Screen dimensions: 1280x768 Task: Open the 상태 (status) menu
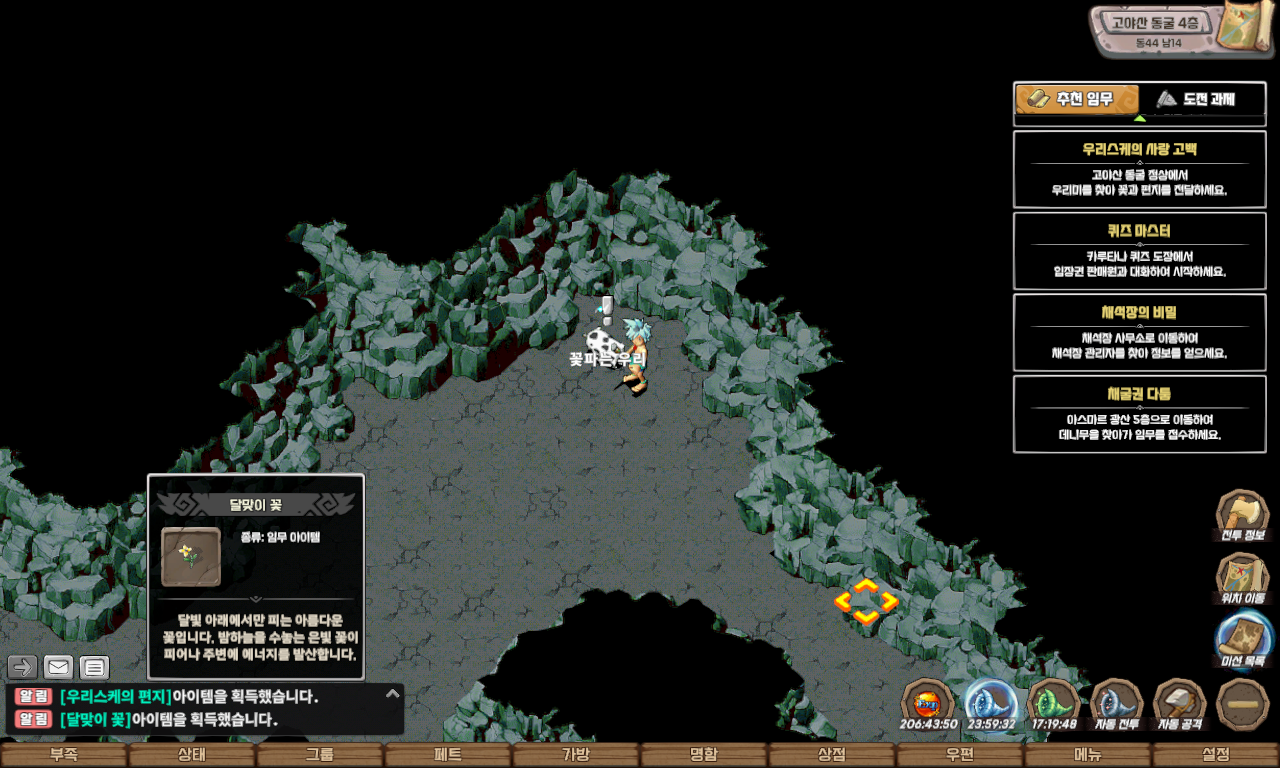[x=192, y=755]
